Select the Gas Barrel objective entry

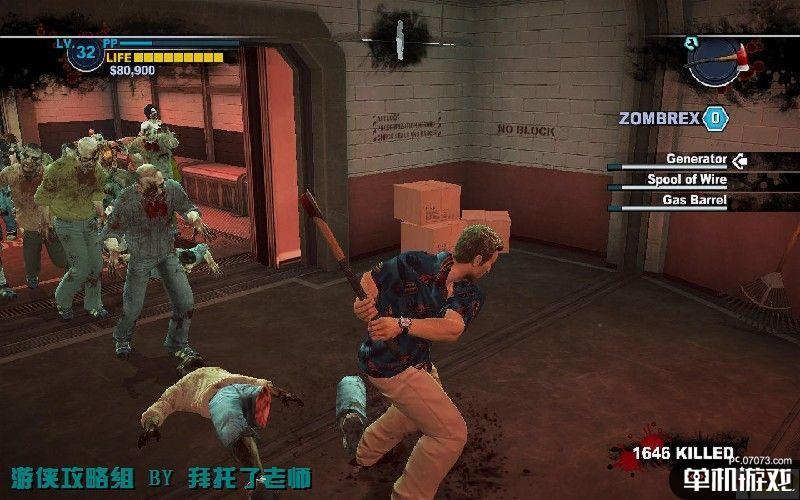pyautogui.click(x=694, y=200)
